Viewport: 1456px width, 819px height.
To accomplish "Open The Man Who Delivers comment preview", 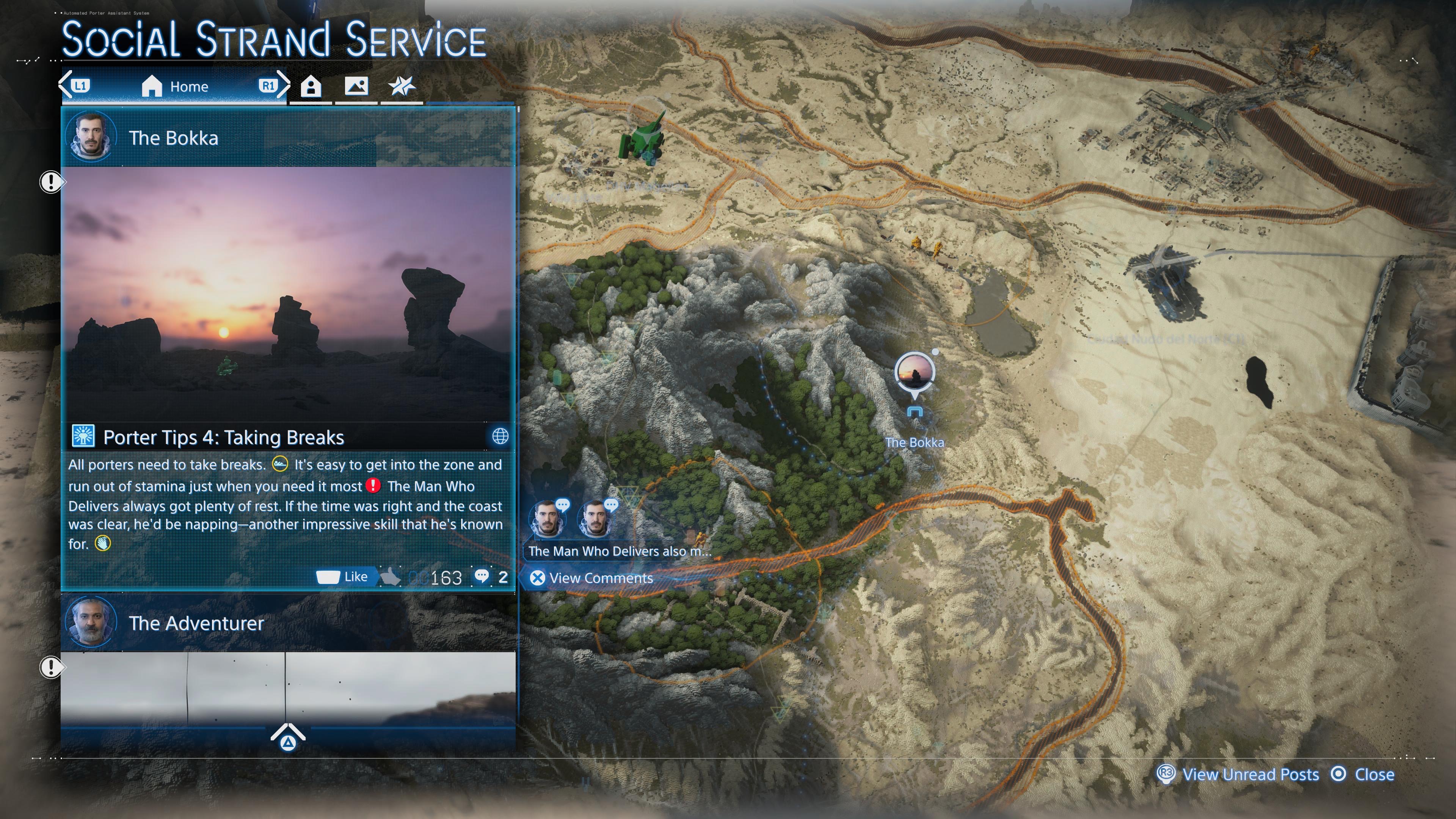I will click(619, 551).
